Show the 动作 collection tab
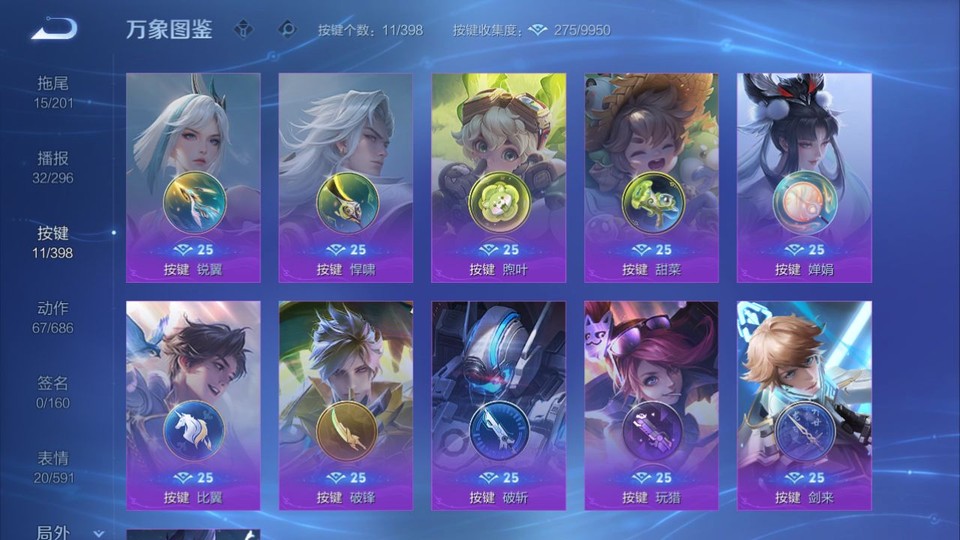 tap(54, 317)
